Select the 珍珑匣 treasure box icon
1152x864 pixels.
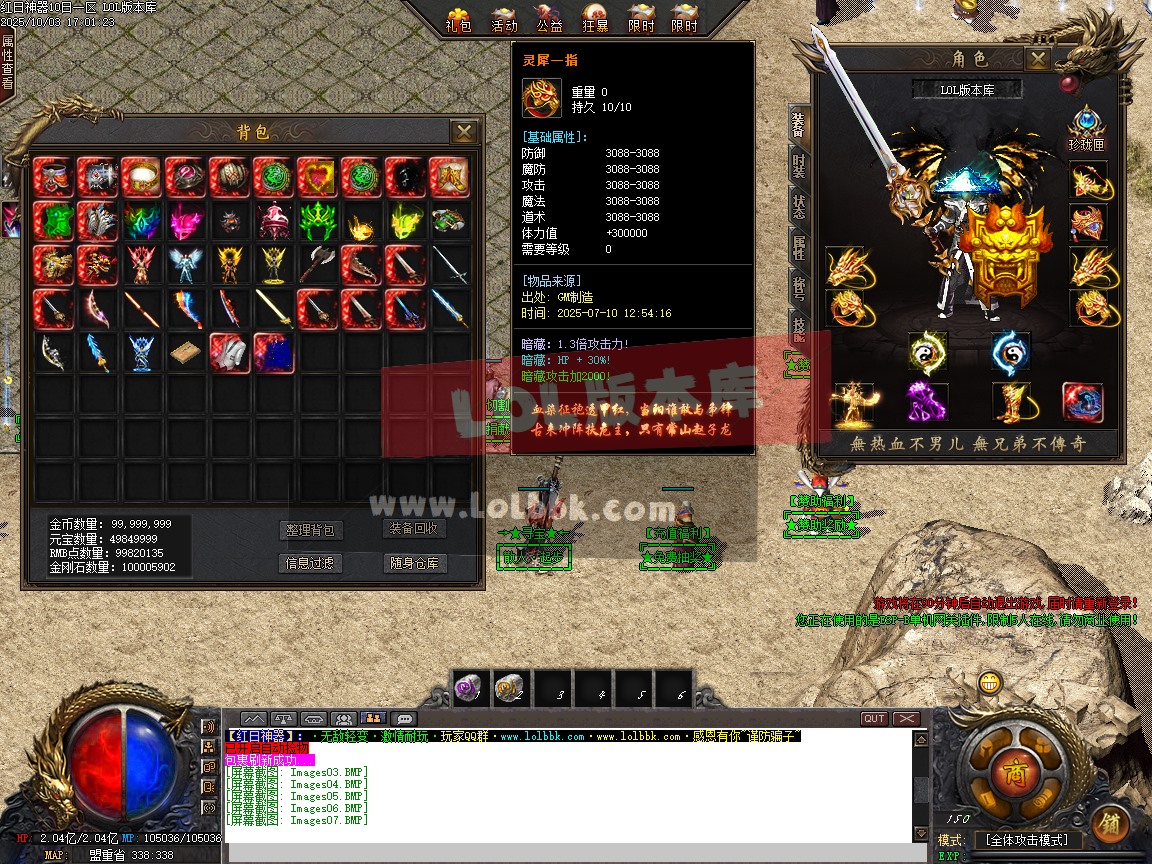pos(1086,128)
